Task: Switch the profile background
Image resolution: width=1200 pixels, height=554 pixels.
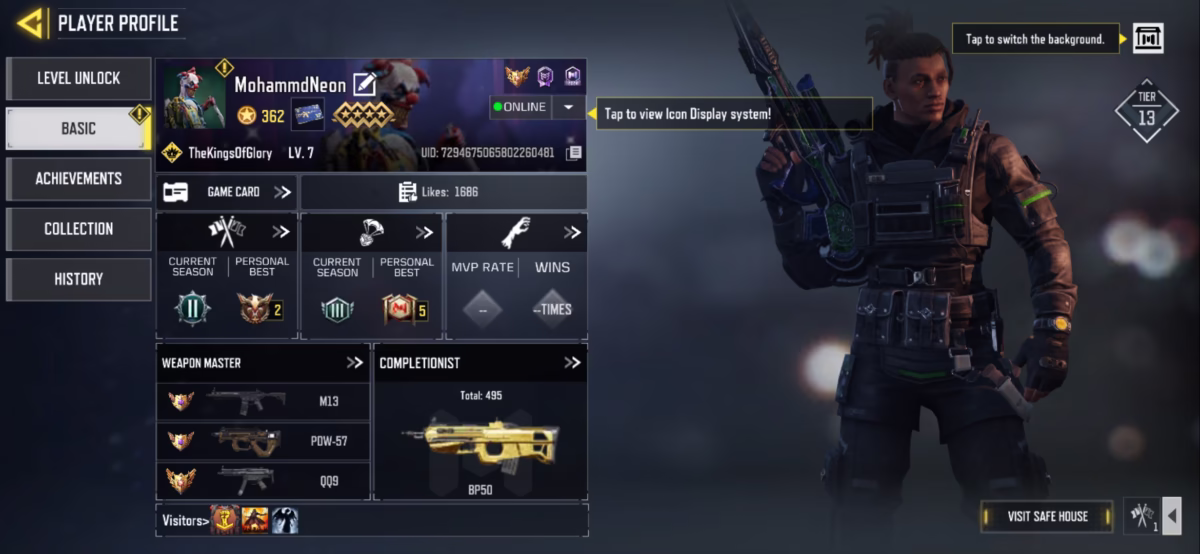Action: pos(1147,39)
